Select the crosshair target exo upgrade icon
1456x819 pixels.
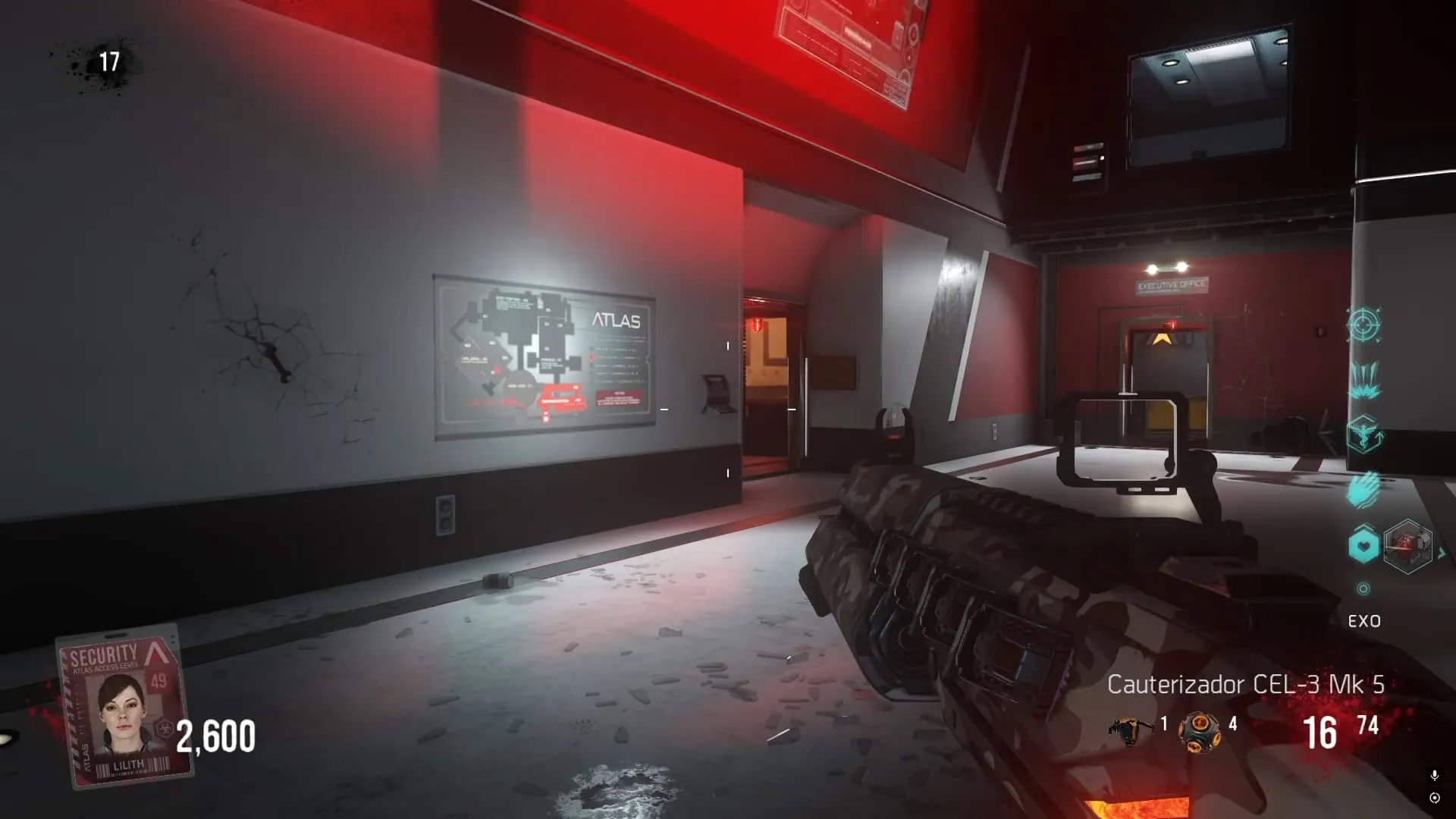point(1363,325)
